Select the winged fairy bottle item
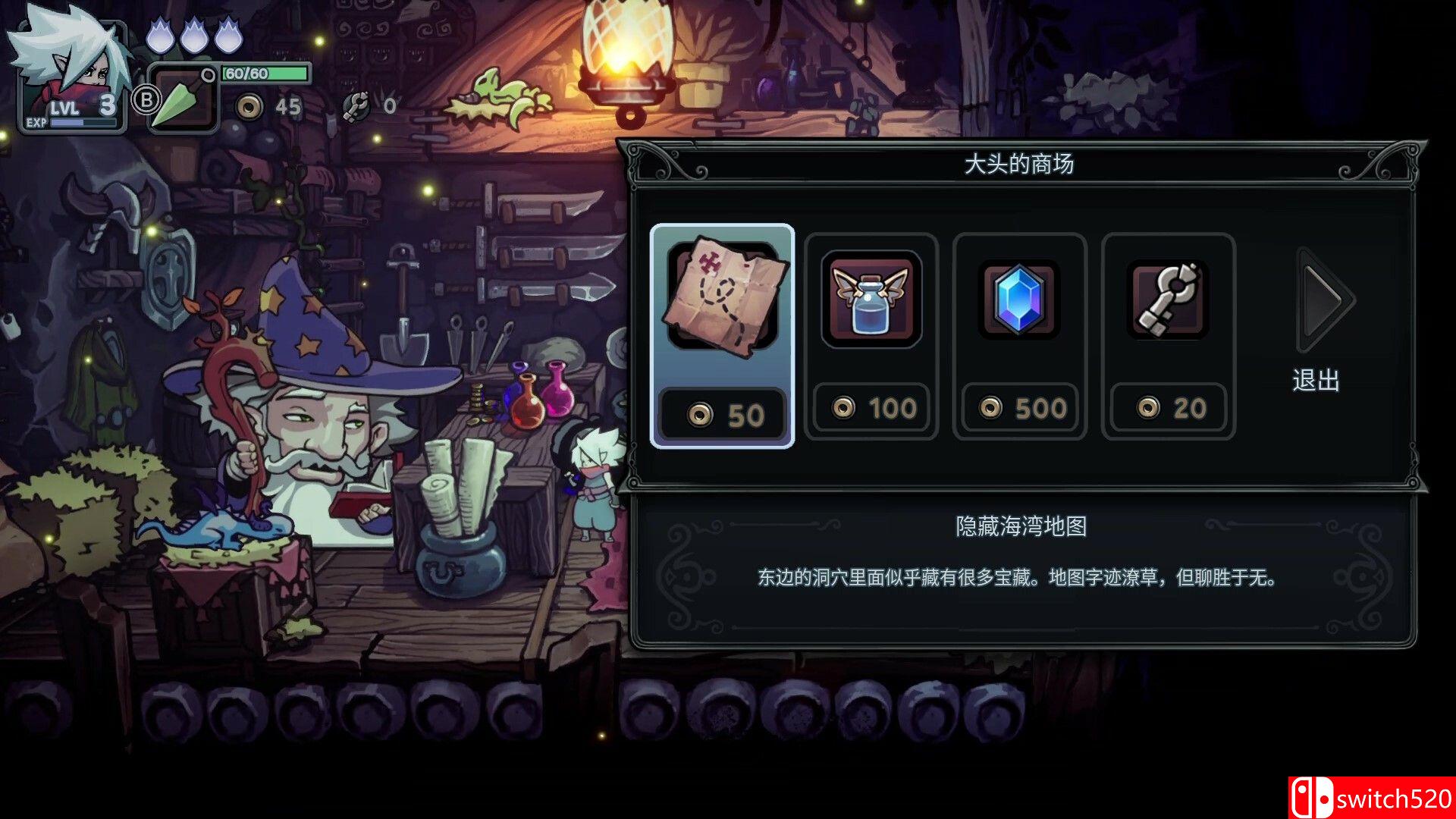This screenshot has height=819, width=1456. click(x=871, y=300)
